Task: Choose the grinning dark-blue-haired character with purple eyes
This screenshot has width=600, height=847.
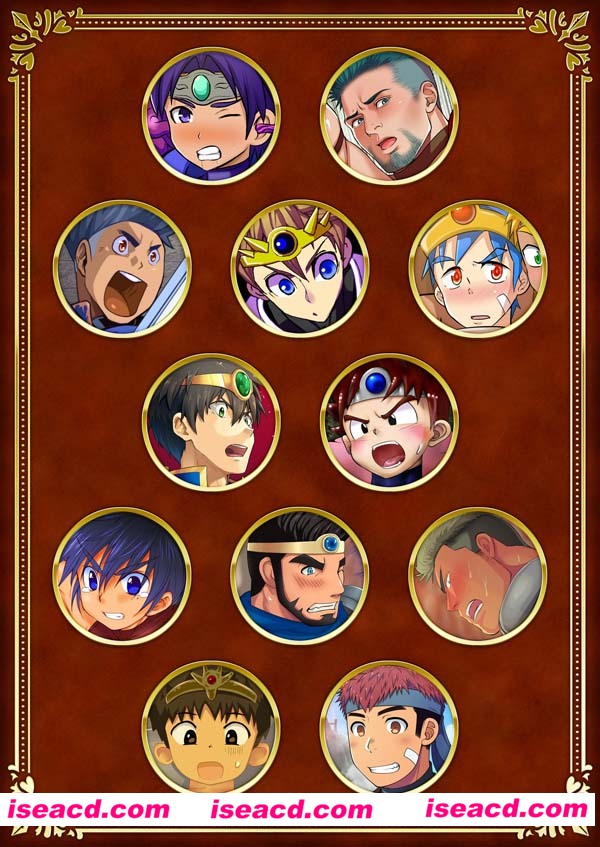Action: pyautogui.click(x=122, y=575)
